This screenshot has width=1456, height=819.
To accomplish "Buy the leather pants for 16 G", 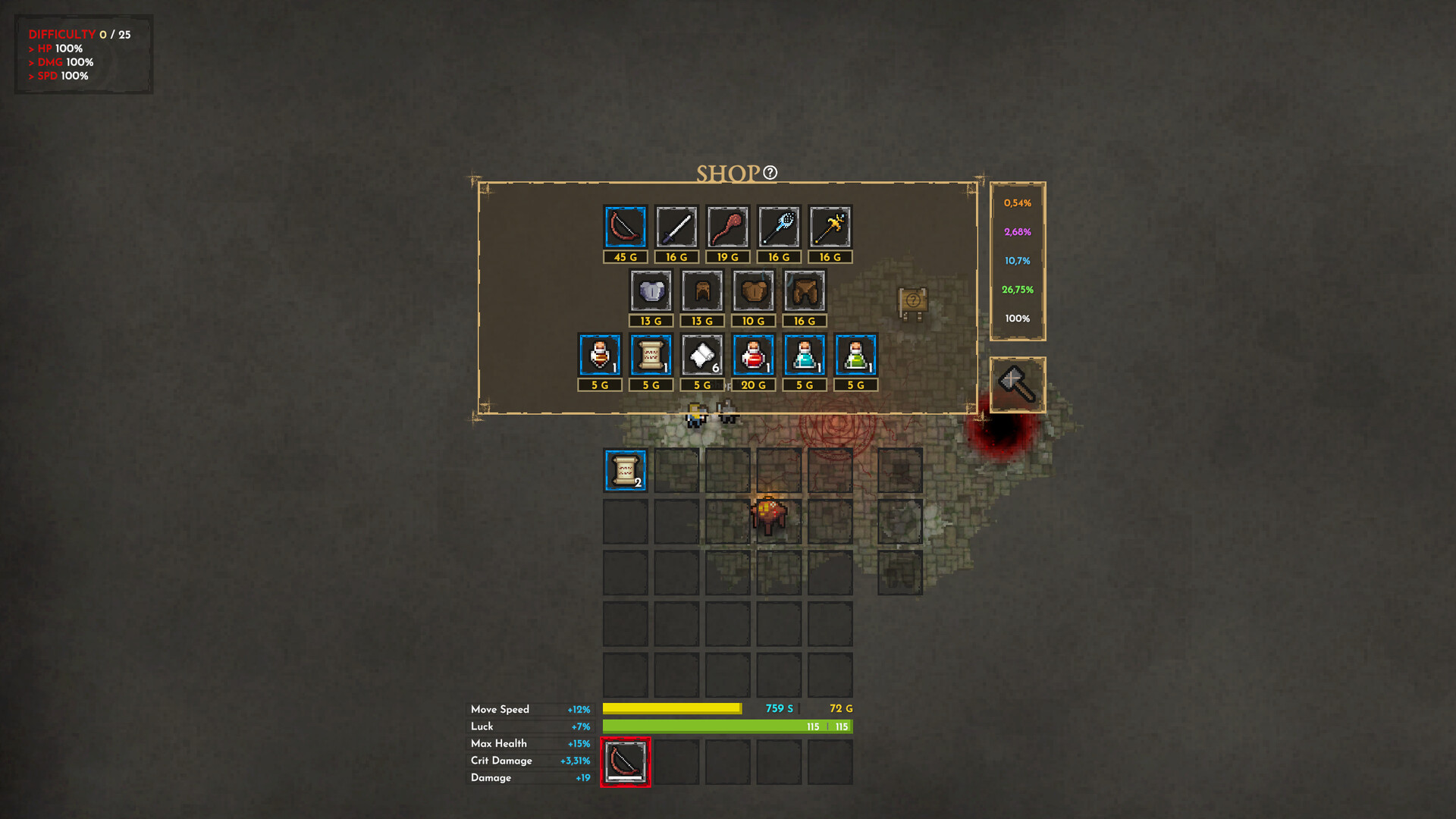I will coord(803,291).
